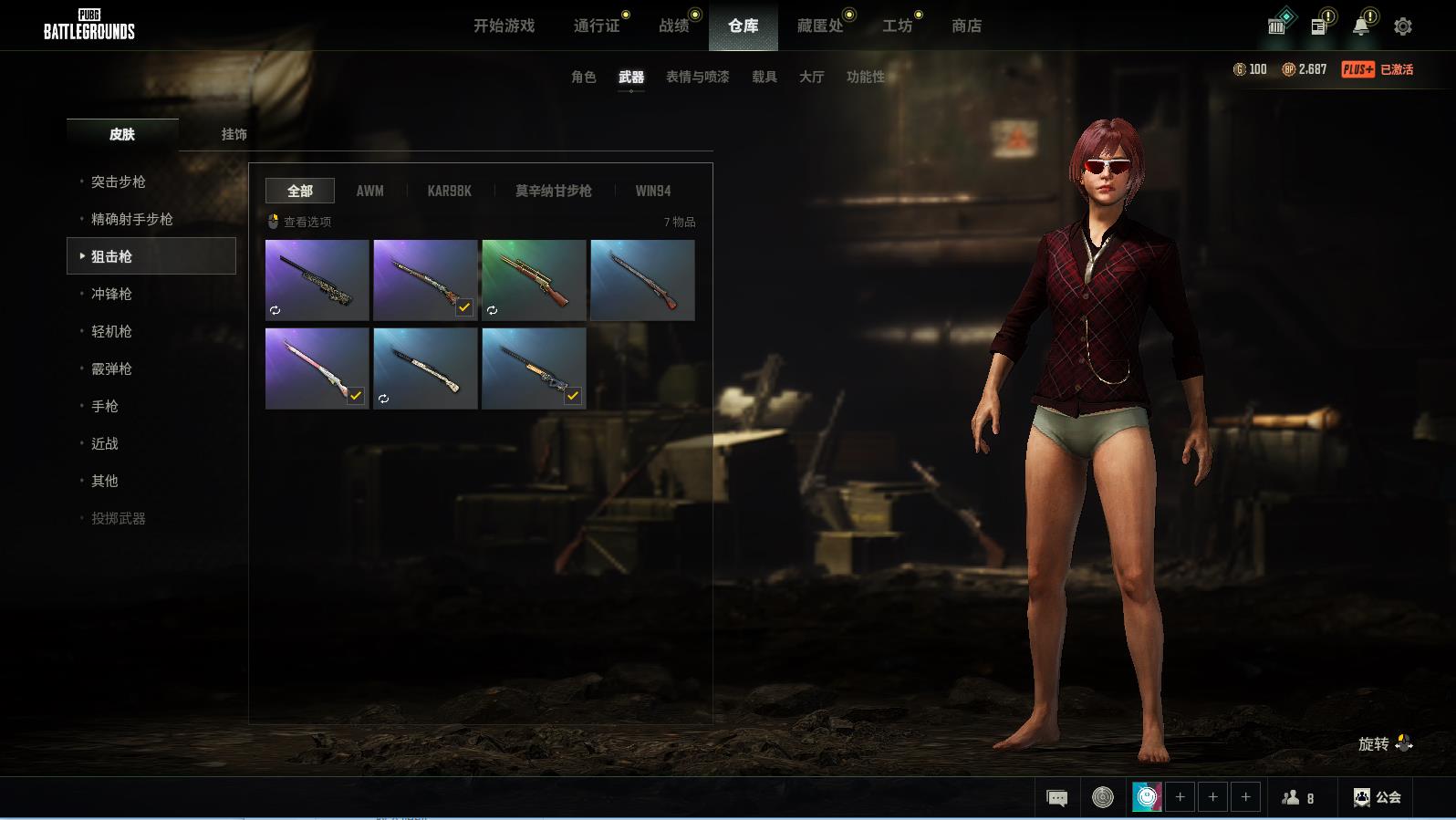Show only WIN94 skins
This screenshot has height=820, width=1456.
pos(653,191)
